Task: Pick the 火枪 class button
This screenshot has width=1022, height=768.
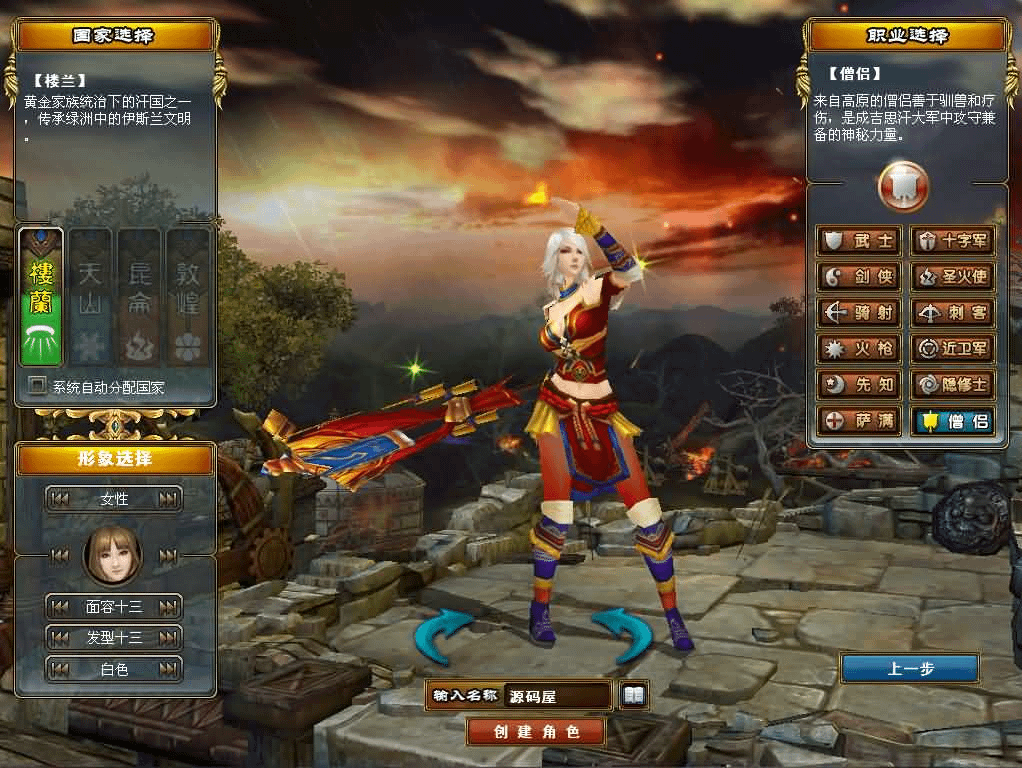Action: [x=860, y=349]
